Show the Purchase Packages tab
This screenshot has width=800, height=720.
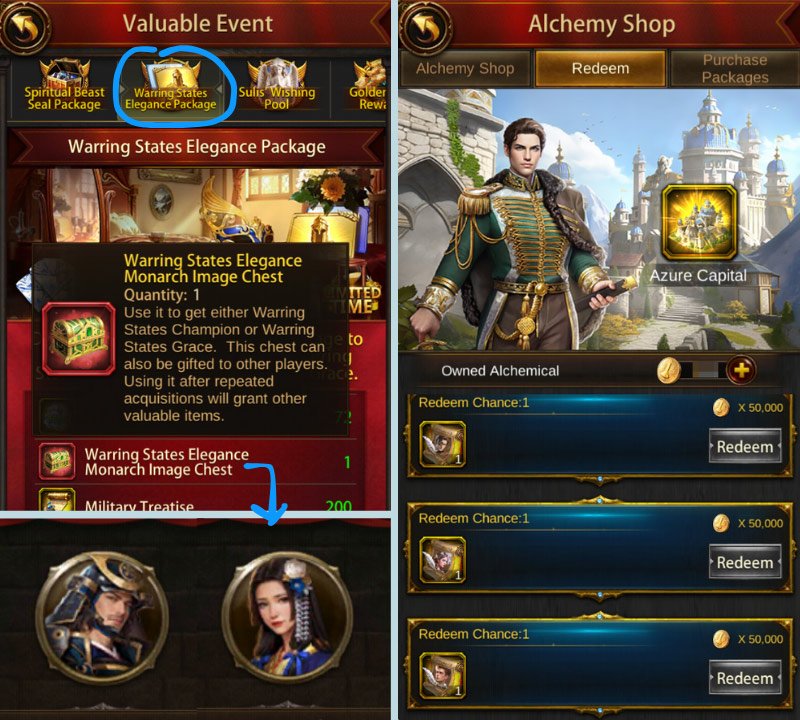point(735,69)
